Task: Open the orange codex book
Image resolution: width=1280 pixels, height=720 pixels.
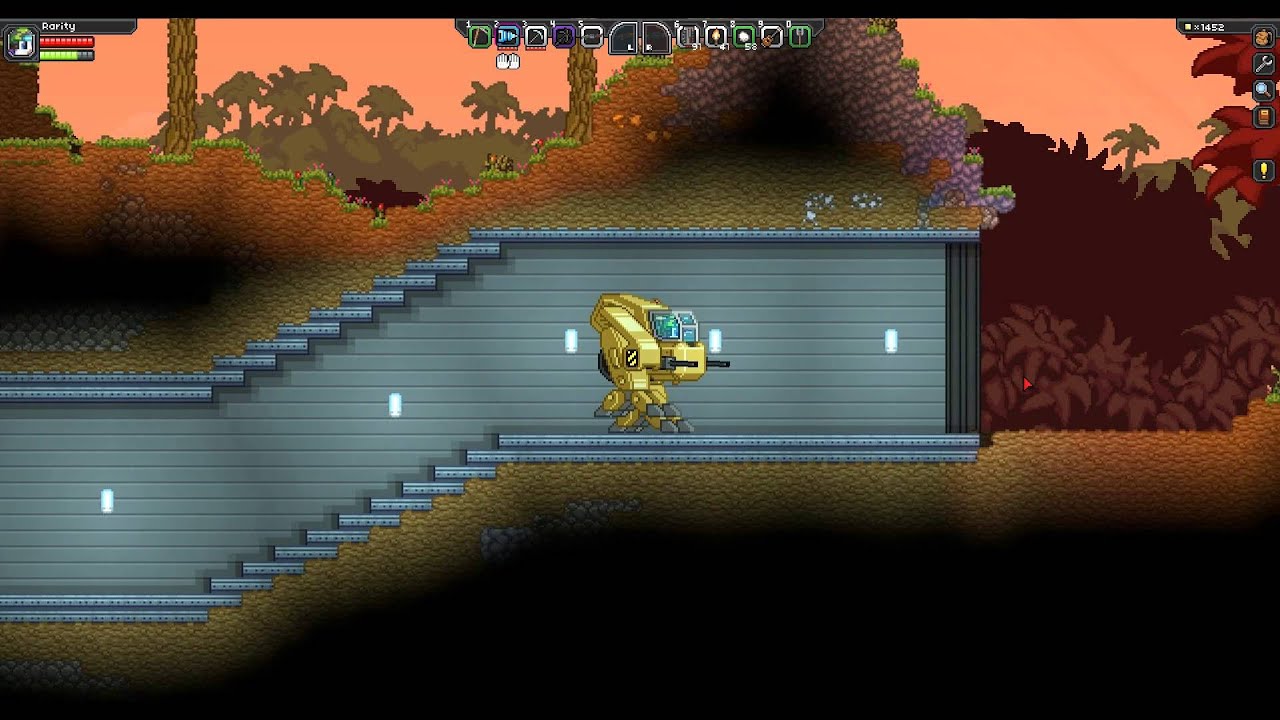Action: click(x=1263, y=116)
